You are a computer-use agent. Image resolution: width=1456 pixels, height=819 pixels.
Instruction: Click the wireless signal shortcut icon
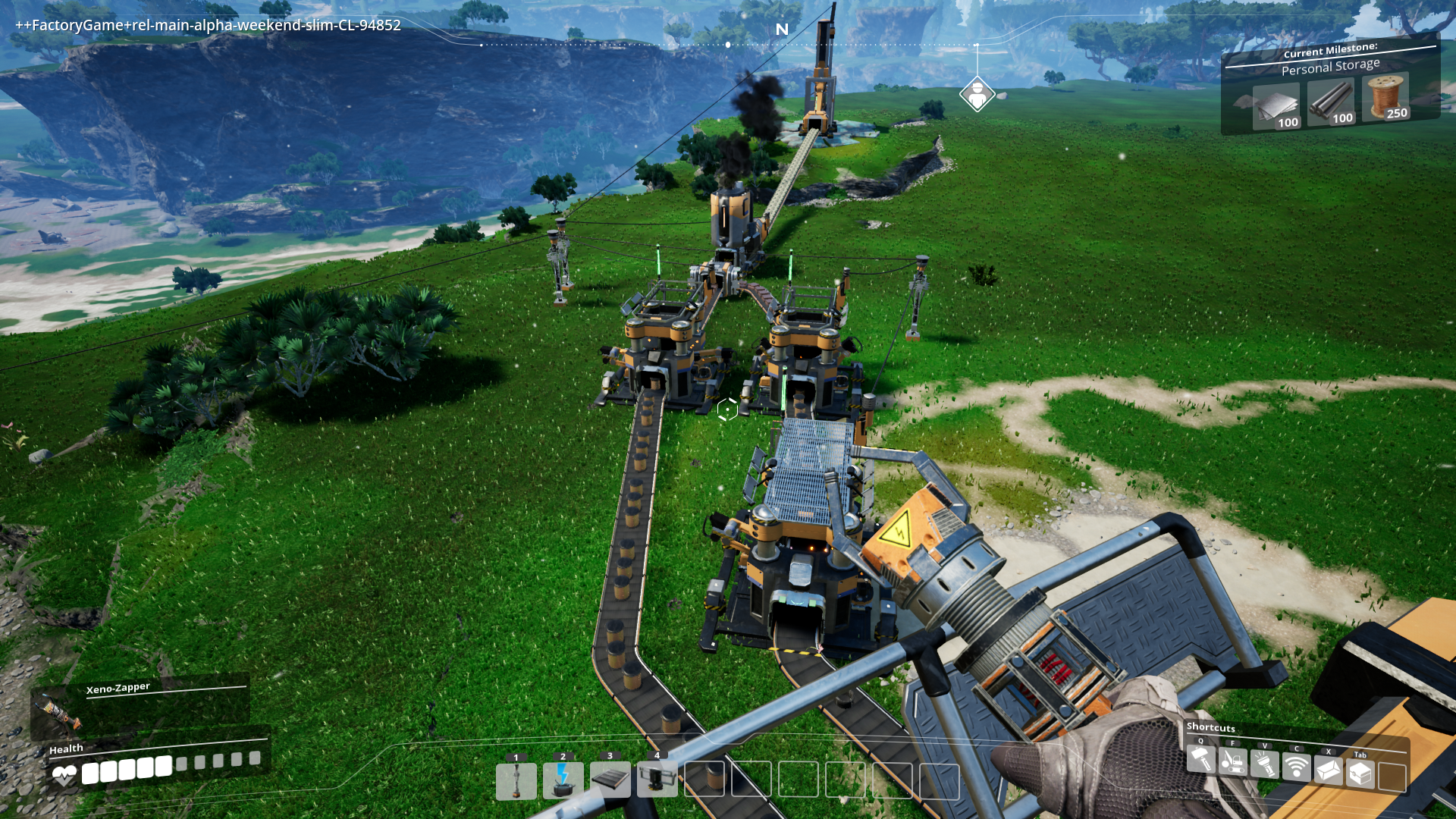coord(1297,767)
